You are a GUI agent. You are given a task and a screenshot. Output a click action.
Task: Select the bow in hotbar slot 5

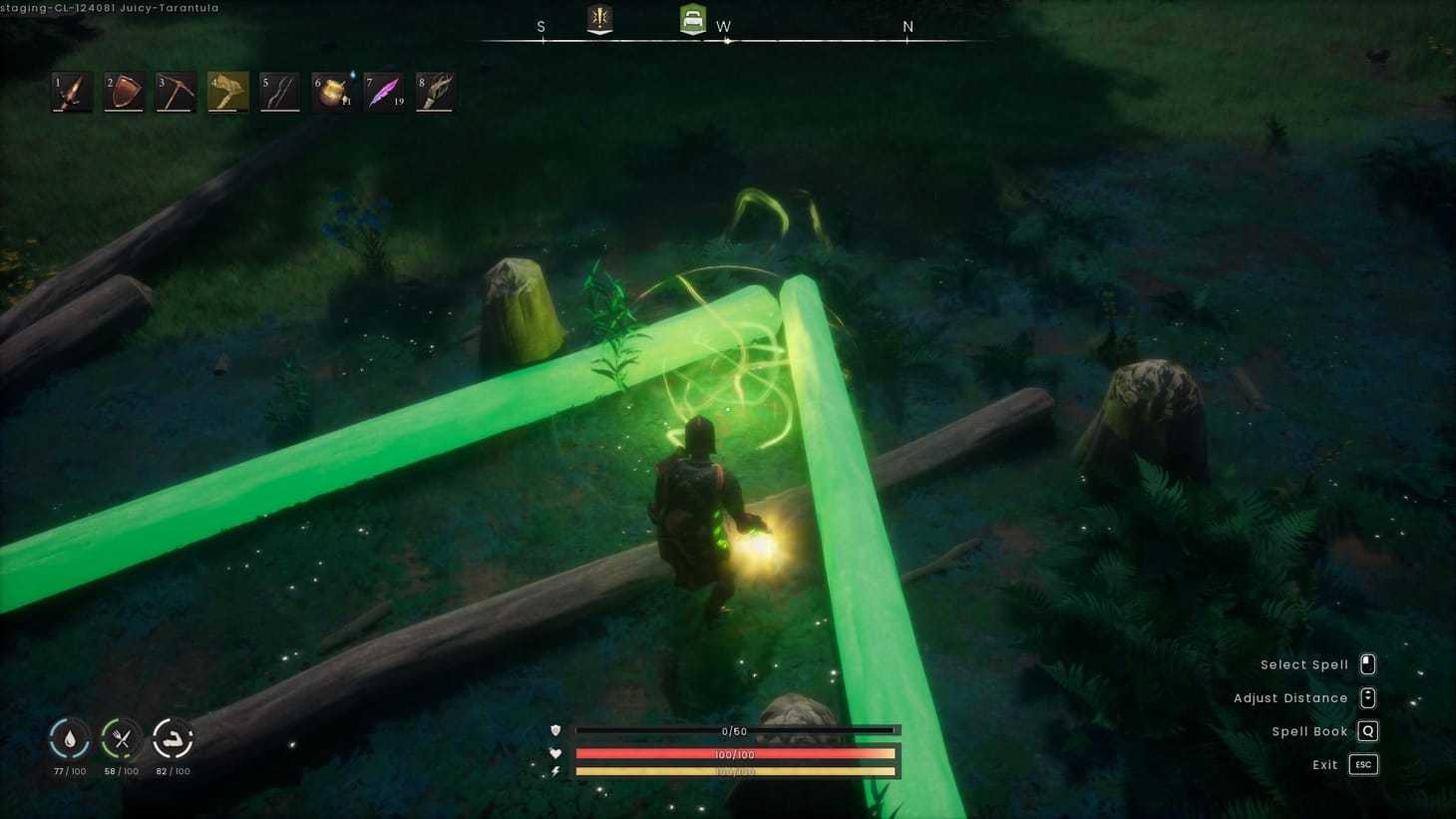tap(279, 91)
